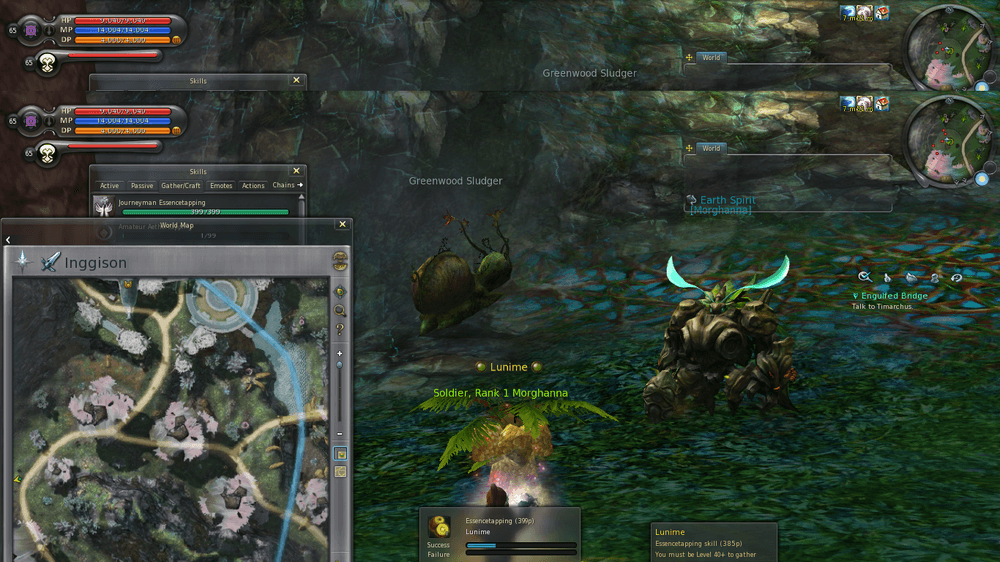Viewport: 1000px width, 562px height.
Task: Switch to the Active skills tab
Action: (x=109, y=185)
